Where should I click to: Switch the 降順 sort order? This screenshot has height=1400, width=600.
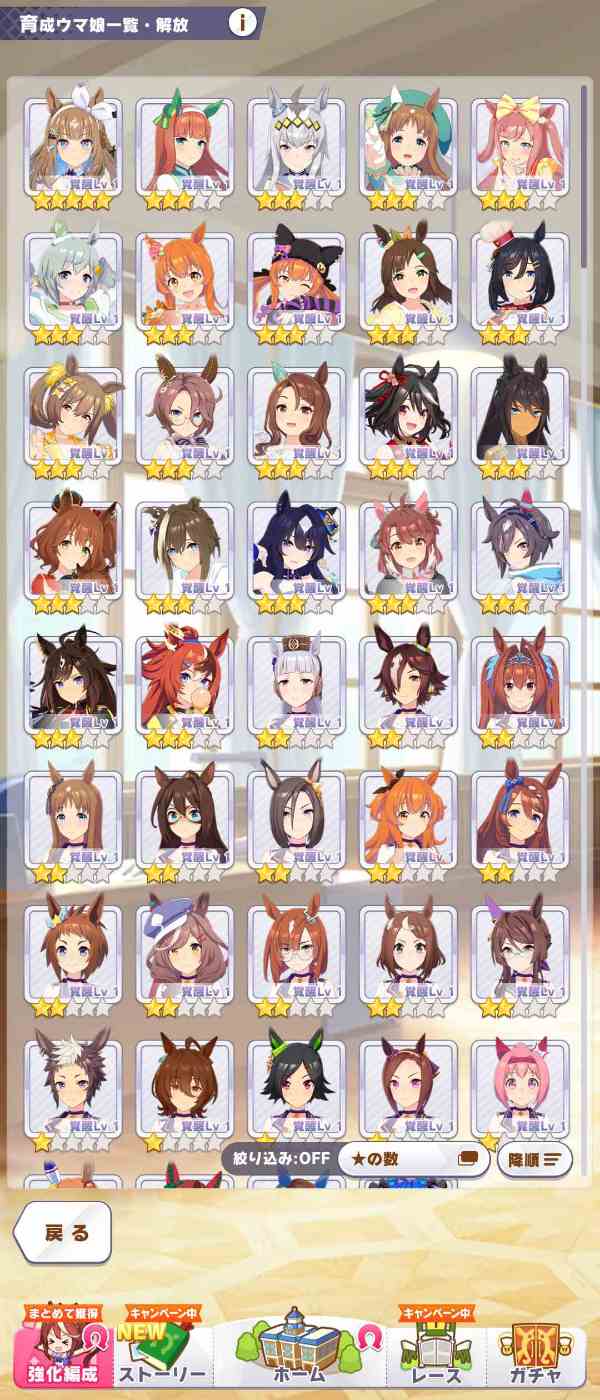pyautogui.click(x=534, y=1159)
